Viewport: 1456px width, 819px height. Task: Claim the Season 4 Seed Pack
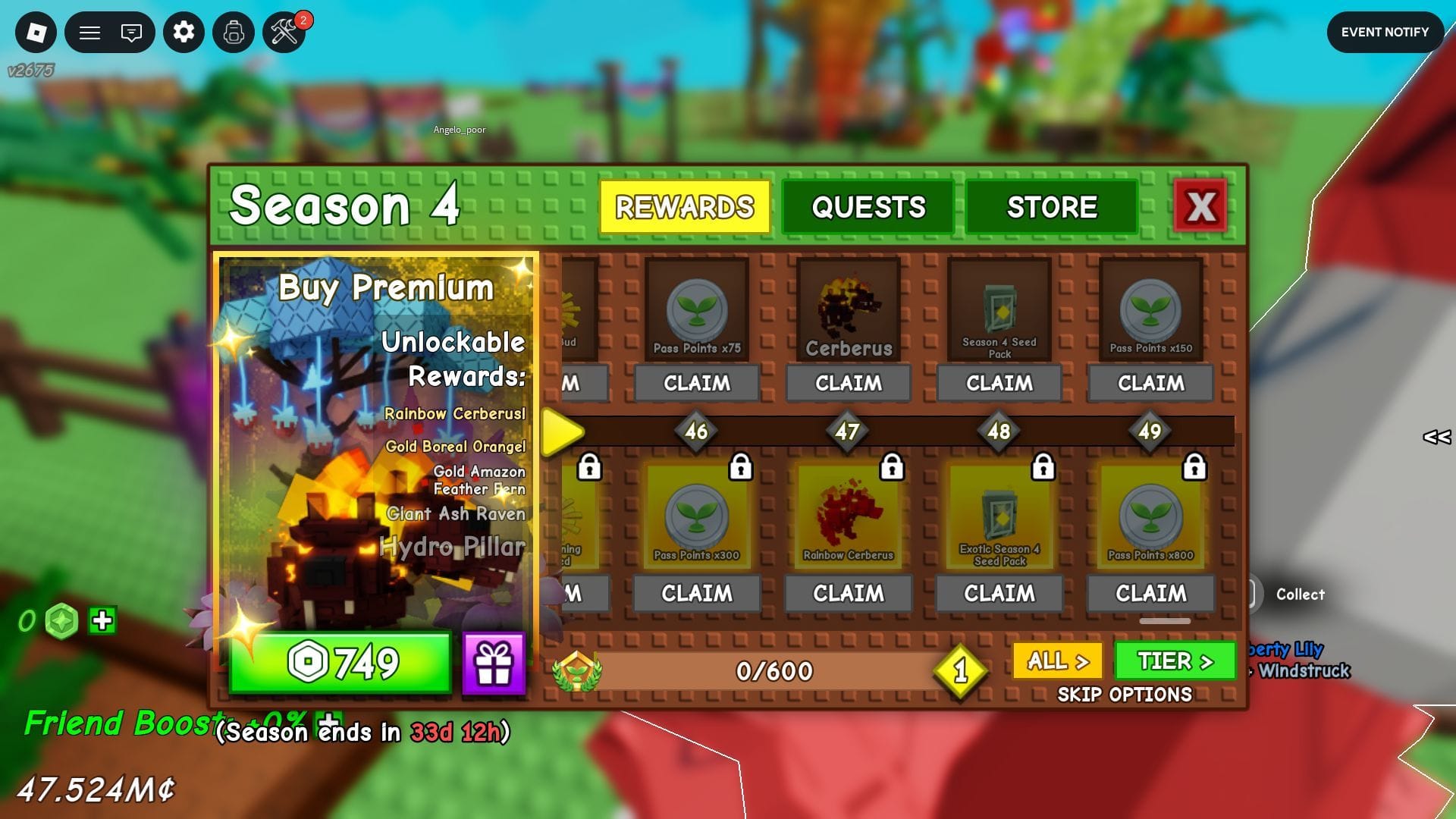[999, 383]
